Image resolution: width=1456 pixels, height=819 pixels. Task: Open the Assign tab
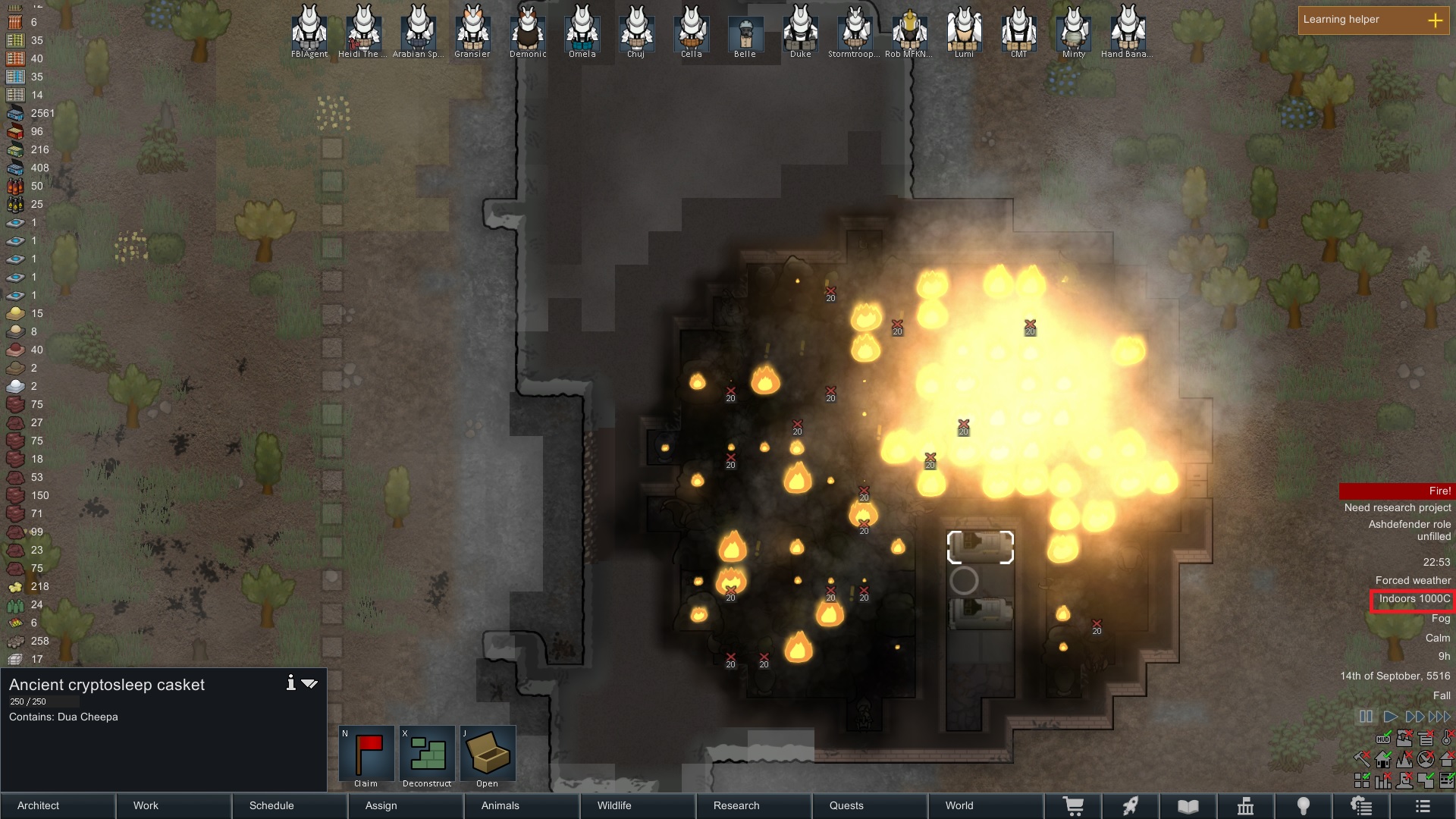click(x=381, y=805)
